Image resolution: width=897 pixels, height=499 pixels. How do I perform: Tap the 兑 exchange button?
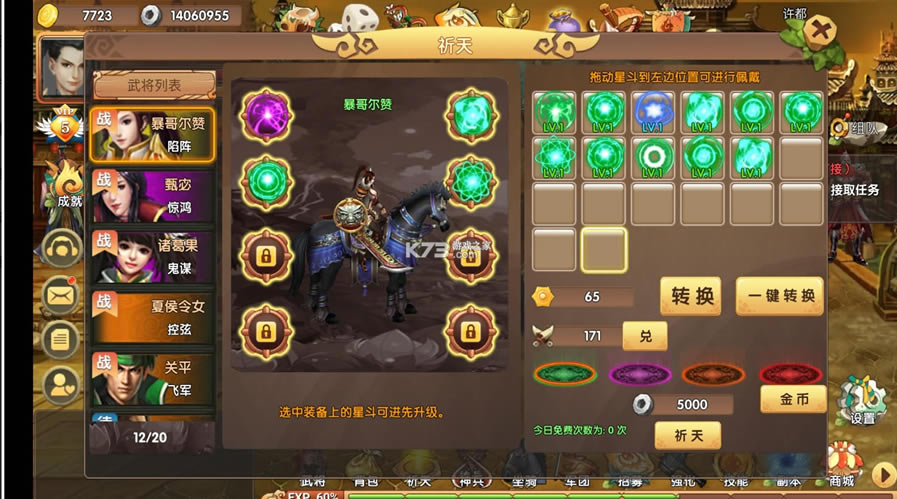[645, 336]
